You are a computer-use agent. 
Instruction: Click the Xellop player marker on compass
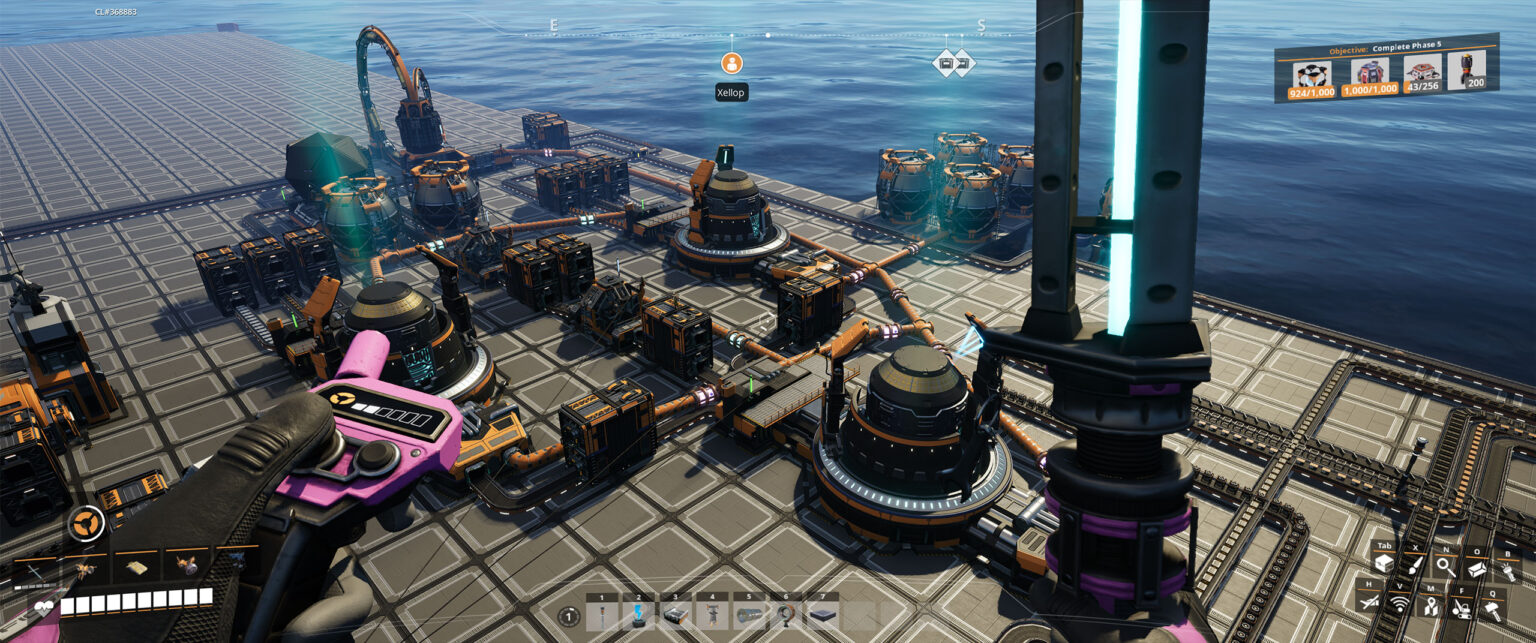pyautogui.click(x=732, y=63)
